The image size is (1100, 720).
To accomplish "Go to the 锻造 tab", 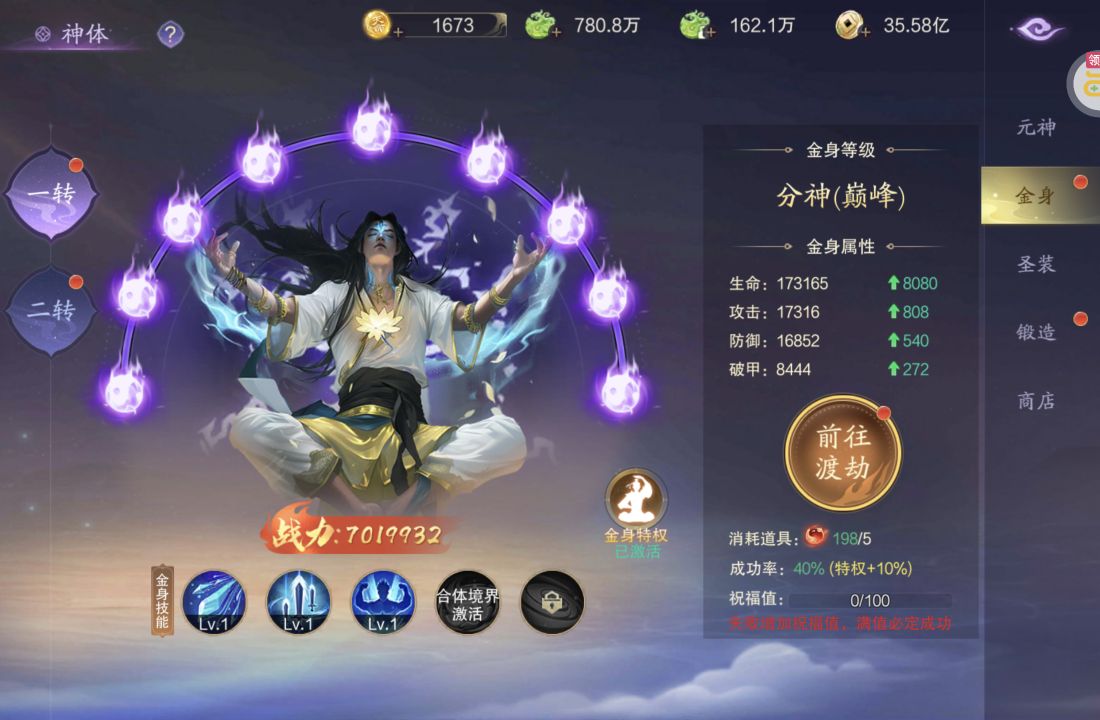I will (x=1036, y=332).
